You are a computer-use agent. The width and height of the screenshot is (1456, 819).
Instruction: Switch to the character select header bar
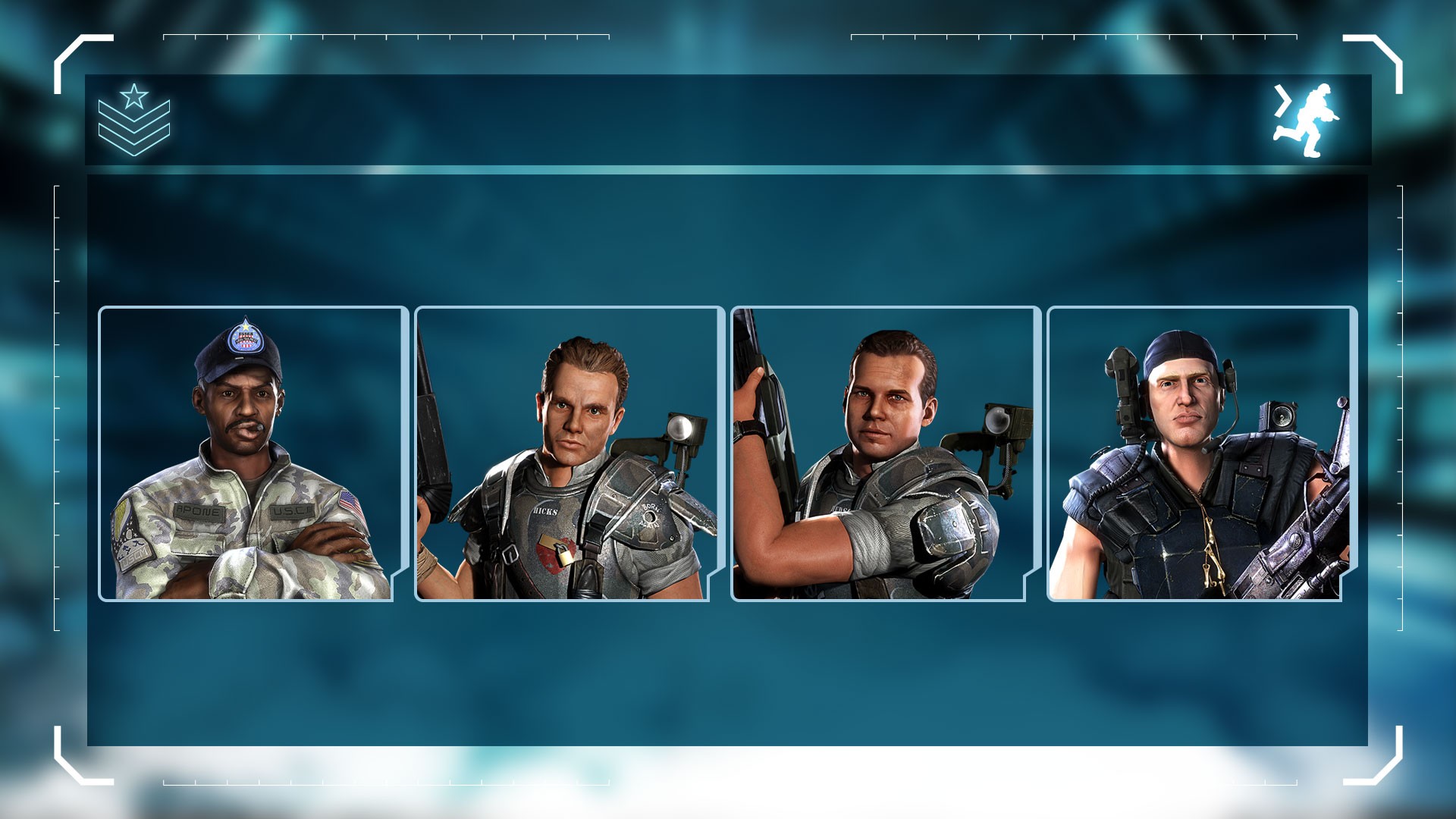pos(728,120)
